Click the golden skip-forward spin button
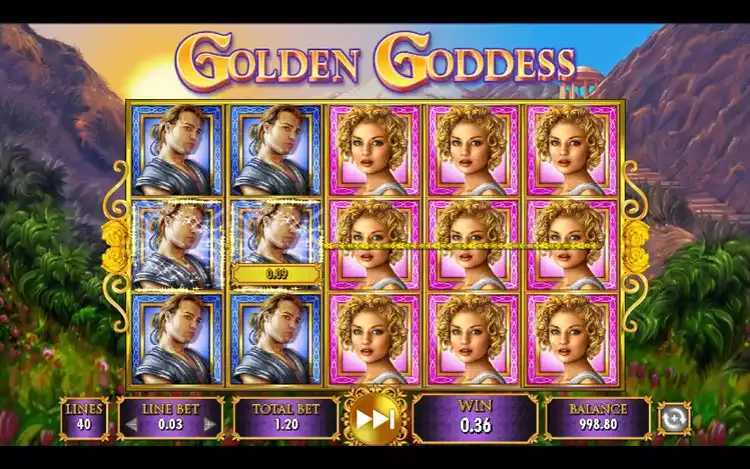The height and width of the screenshot is (469, 750). point(375,419)
